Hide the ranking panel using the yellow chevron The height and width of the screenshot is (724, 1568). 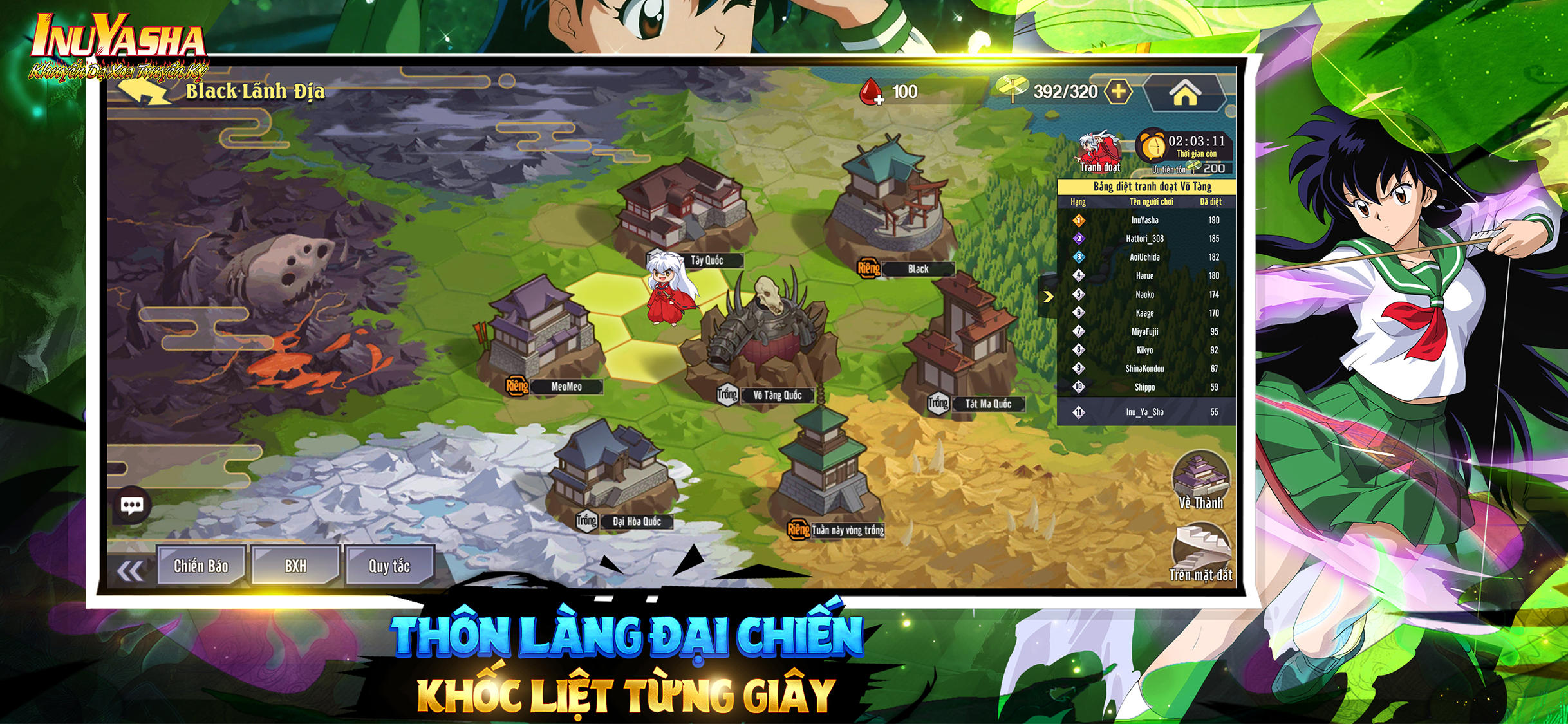[1048, 297]
